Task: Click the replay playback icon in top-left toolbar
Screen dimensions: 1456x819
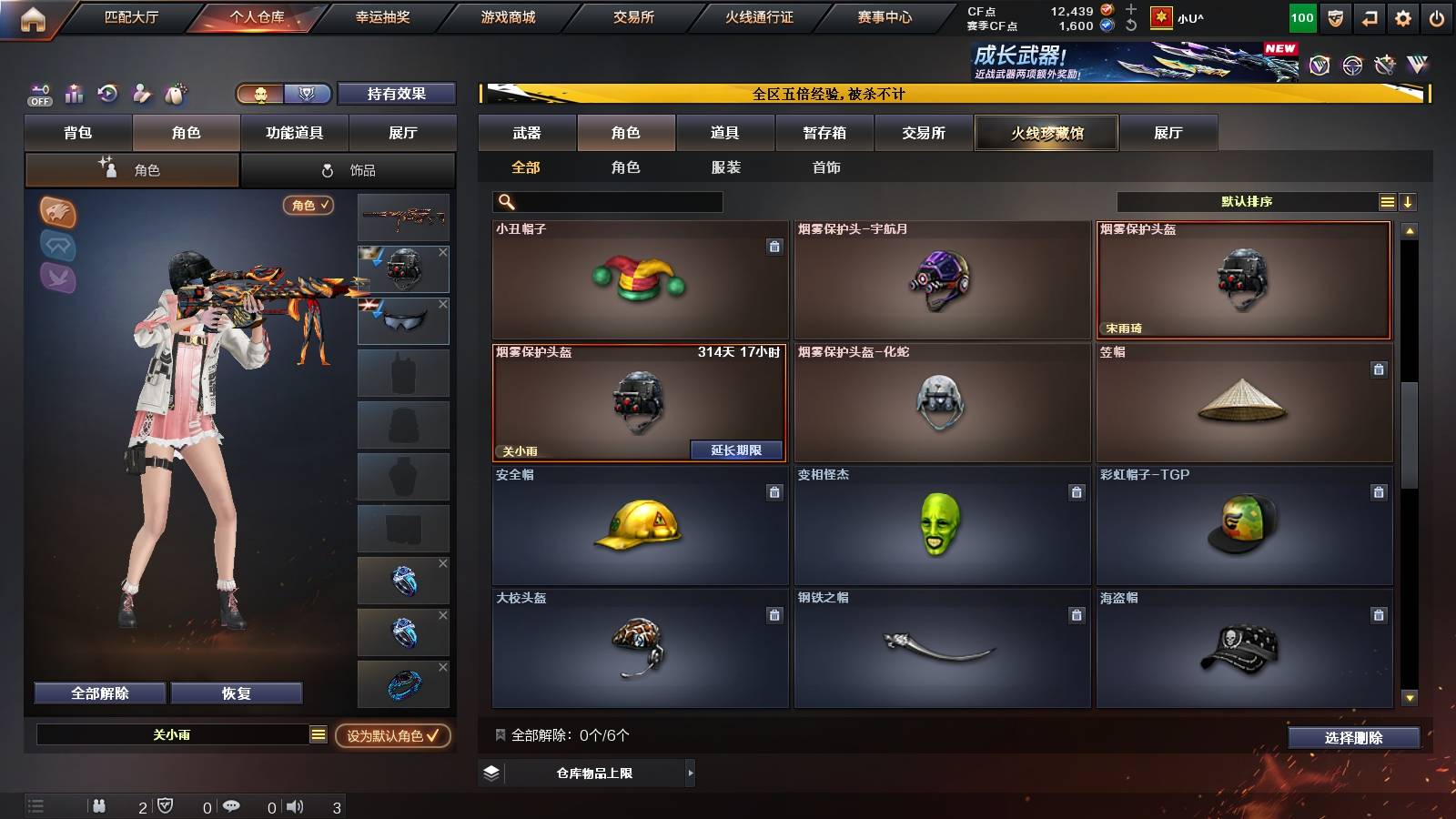Action: 108,94
